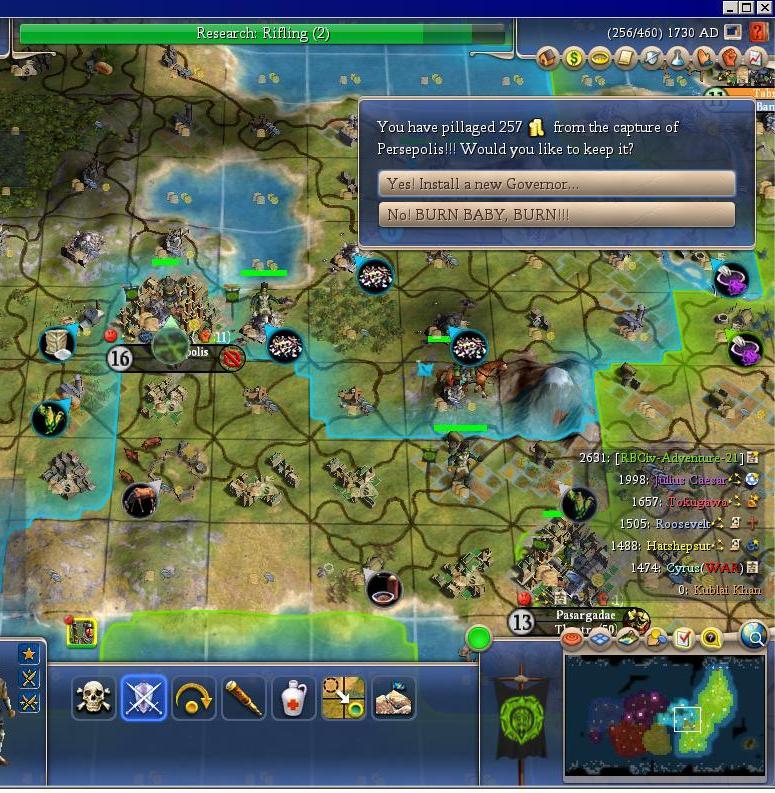The image size is (775, 793).
Task: Open the Financial Advisor dollar icon
Action: (574, 58)
